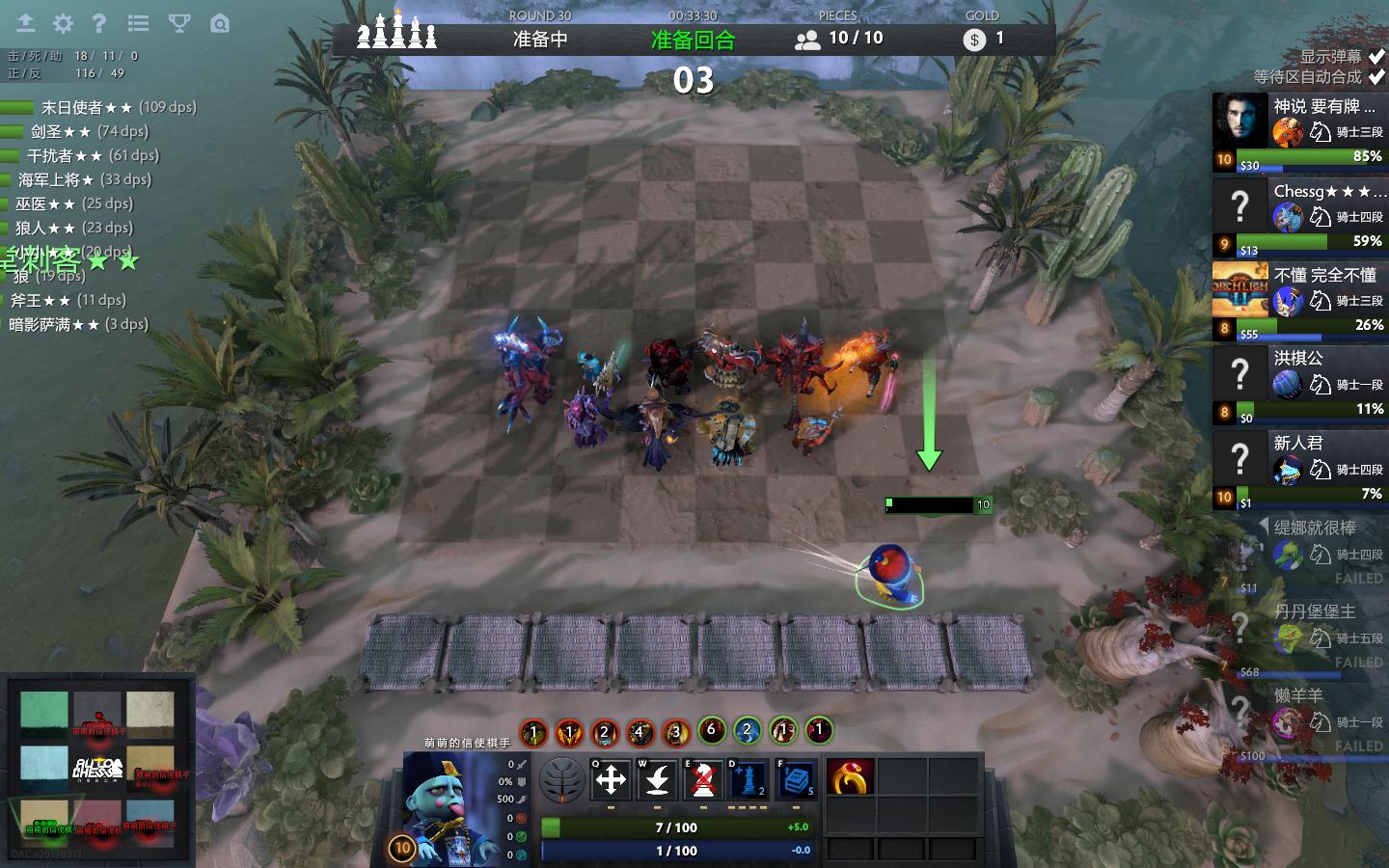This screenshot has height=868, width=1389.
Task: Open the settings gear menu
Action: tap(63, 23)
